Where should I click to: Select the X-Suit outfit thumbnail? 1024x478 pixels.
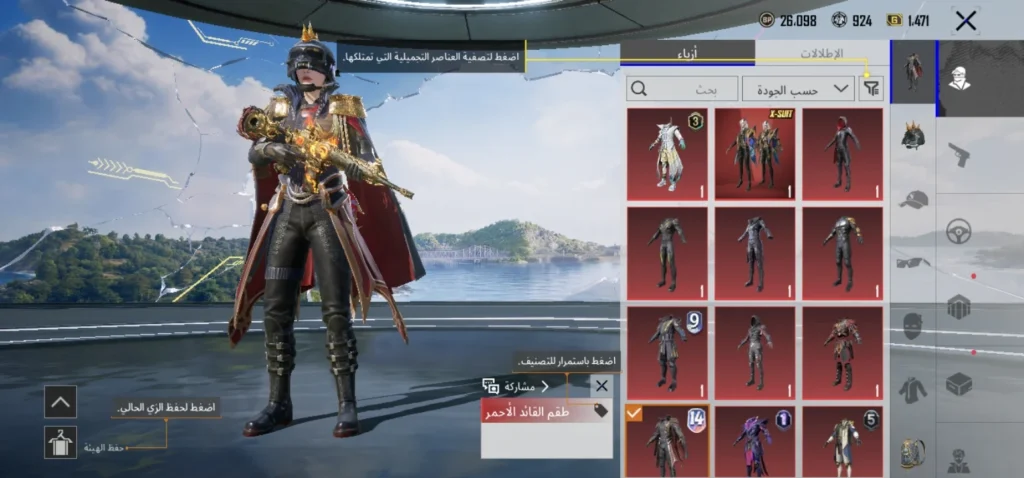(x=755, y=154)
